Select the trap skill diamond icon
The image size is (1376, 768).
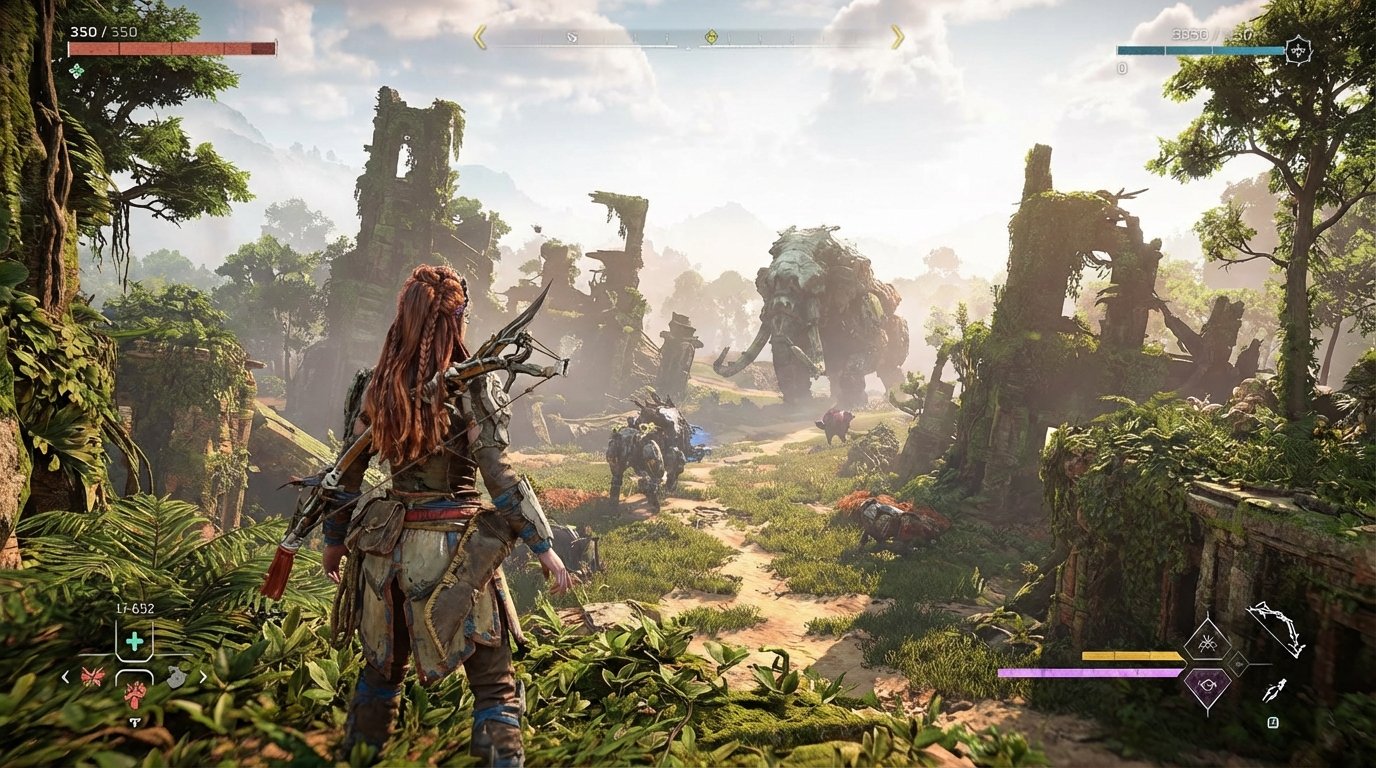tap(1208, 641)
